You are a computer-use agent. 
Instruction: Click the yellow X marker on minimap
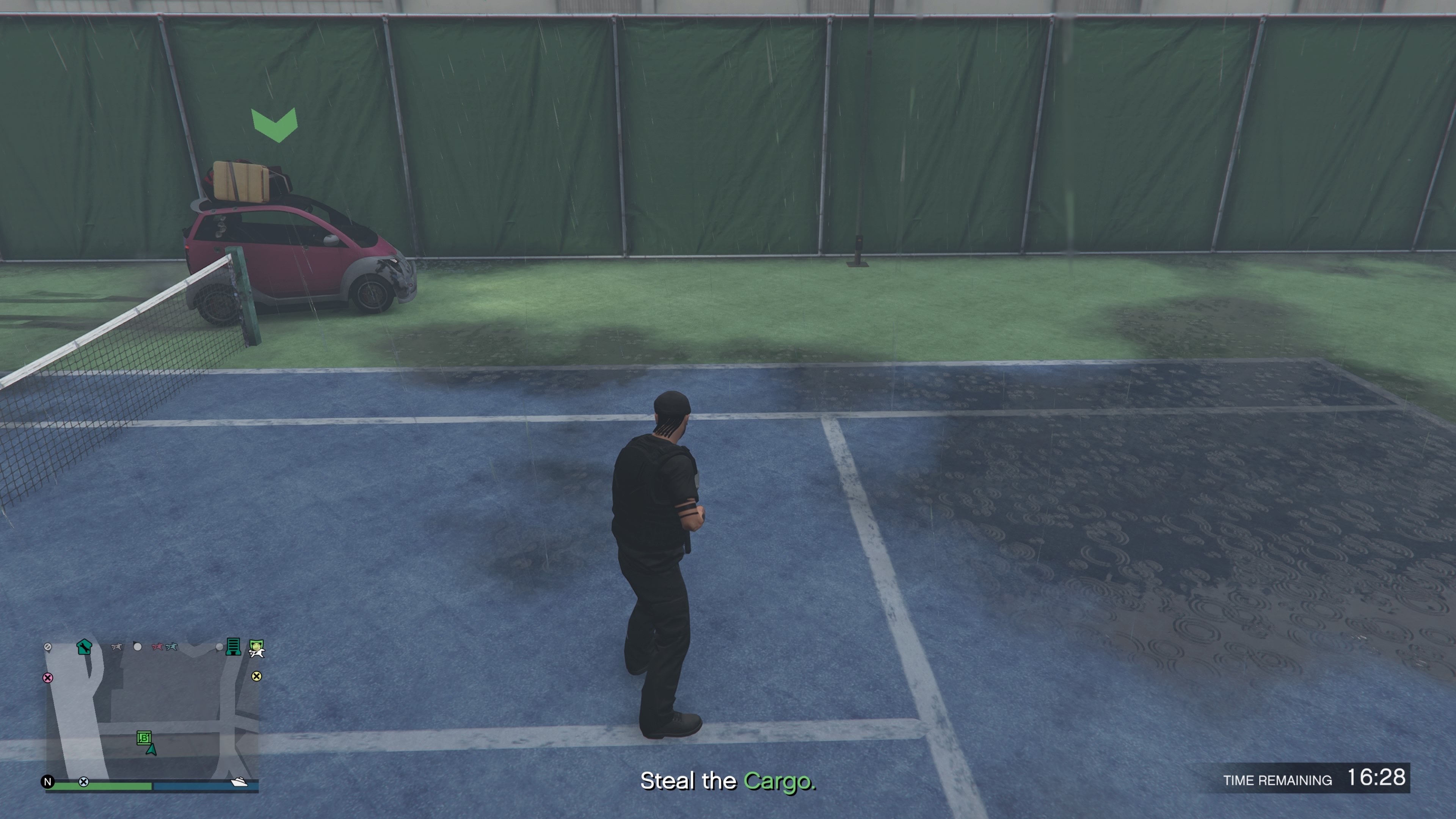257,676
